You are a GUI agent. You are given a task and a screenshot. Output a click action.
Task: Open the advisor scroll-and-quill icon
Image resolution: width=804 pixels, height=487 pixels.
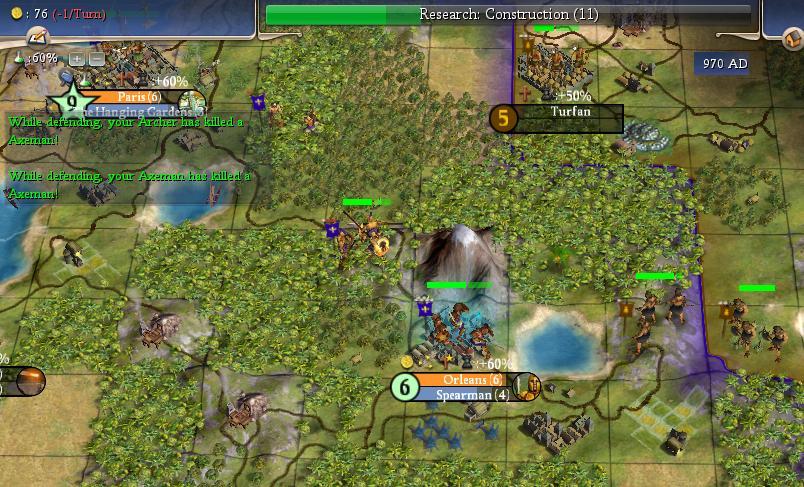pyautogui.click(x=37, y=35)
